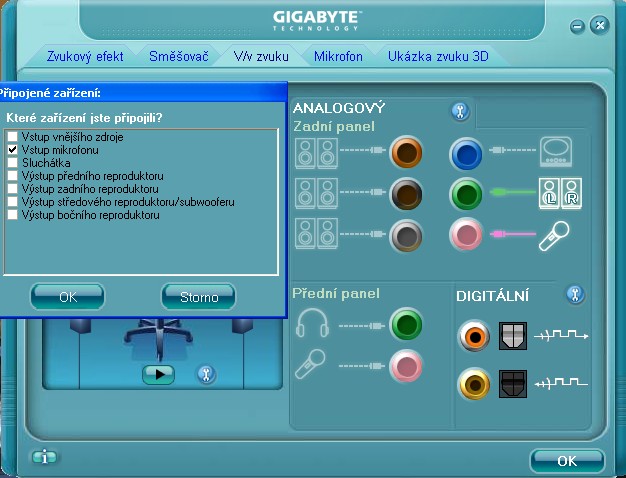
Task: Select the blue rear panel jack
Action: point(467,153)
